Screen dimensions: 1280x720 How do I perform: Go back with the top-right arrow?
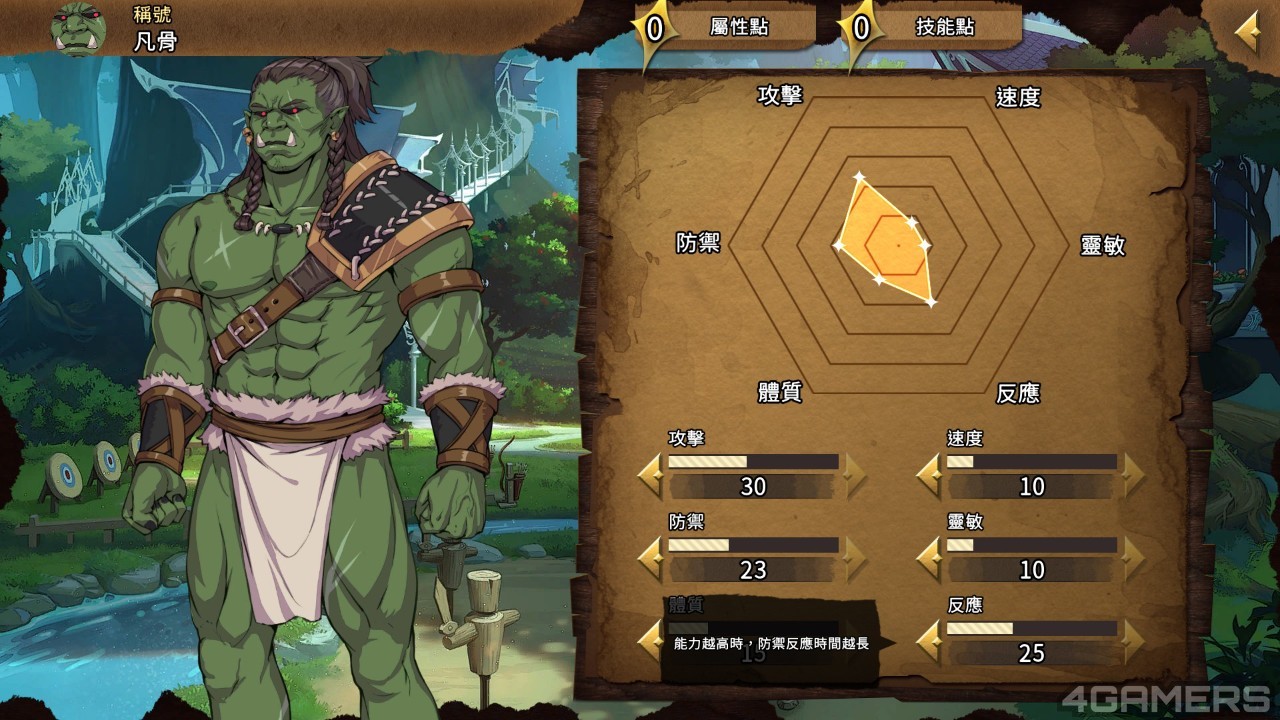tap(1247, 33)
